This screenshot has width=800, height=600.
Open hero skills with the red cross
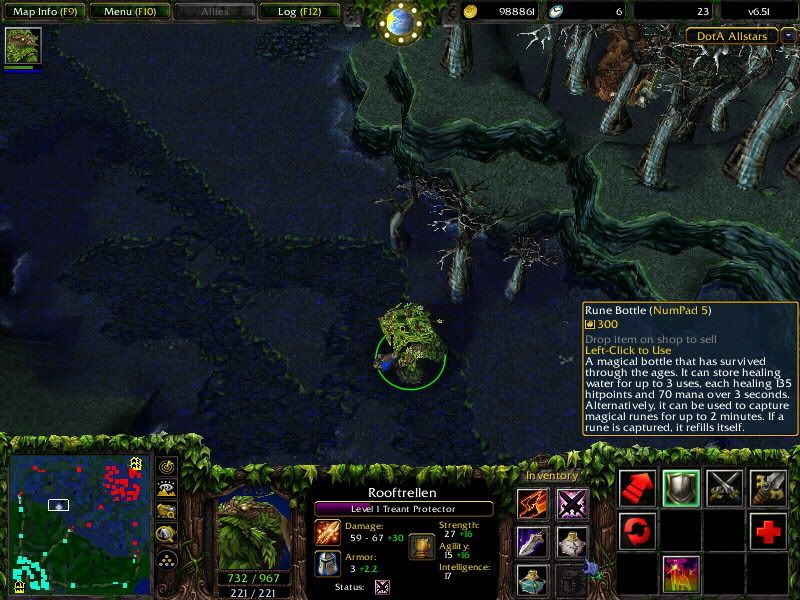click(768, 531)
